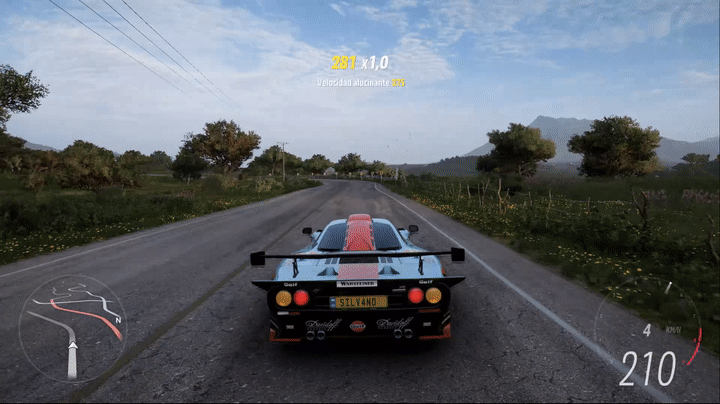
Task: Open the circular minimap
Action: tap(72, 329)
